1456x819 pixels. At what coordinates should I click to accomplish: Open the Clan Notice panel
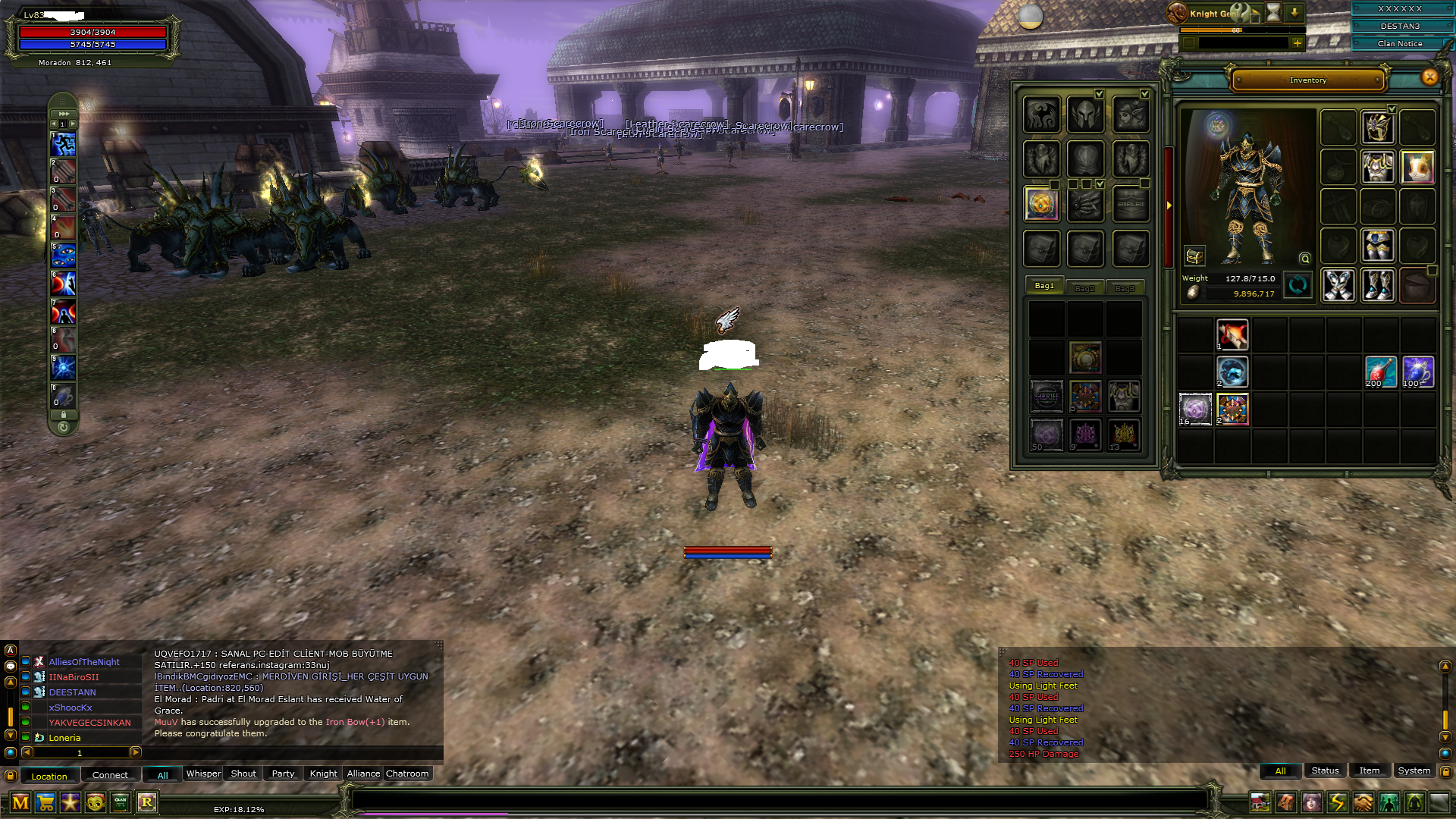[1399, 44]
